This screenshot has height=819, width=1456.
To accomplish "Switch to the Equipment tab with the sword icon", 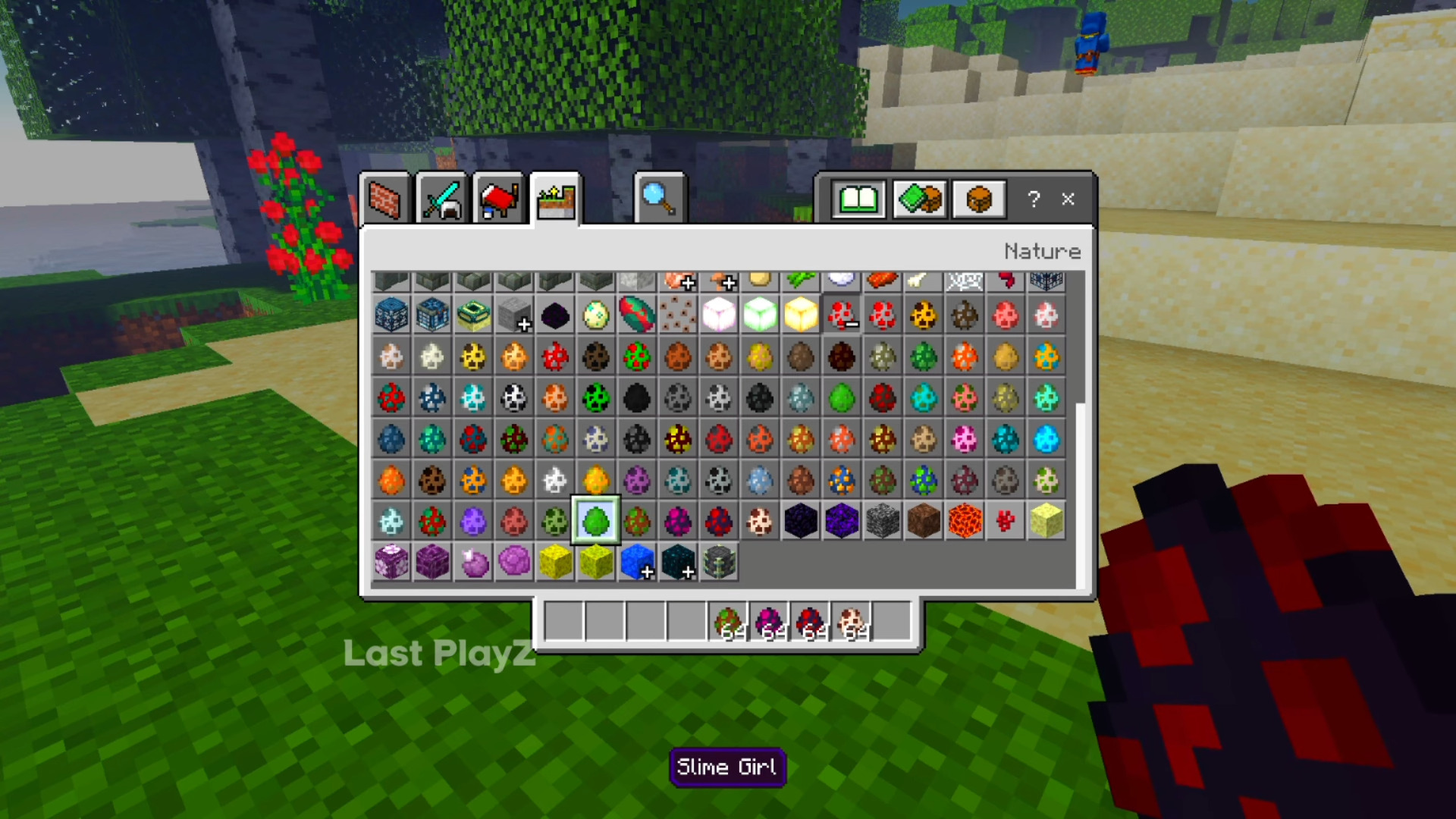I will [x=442, y=199].
